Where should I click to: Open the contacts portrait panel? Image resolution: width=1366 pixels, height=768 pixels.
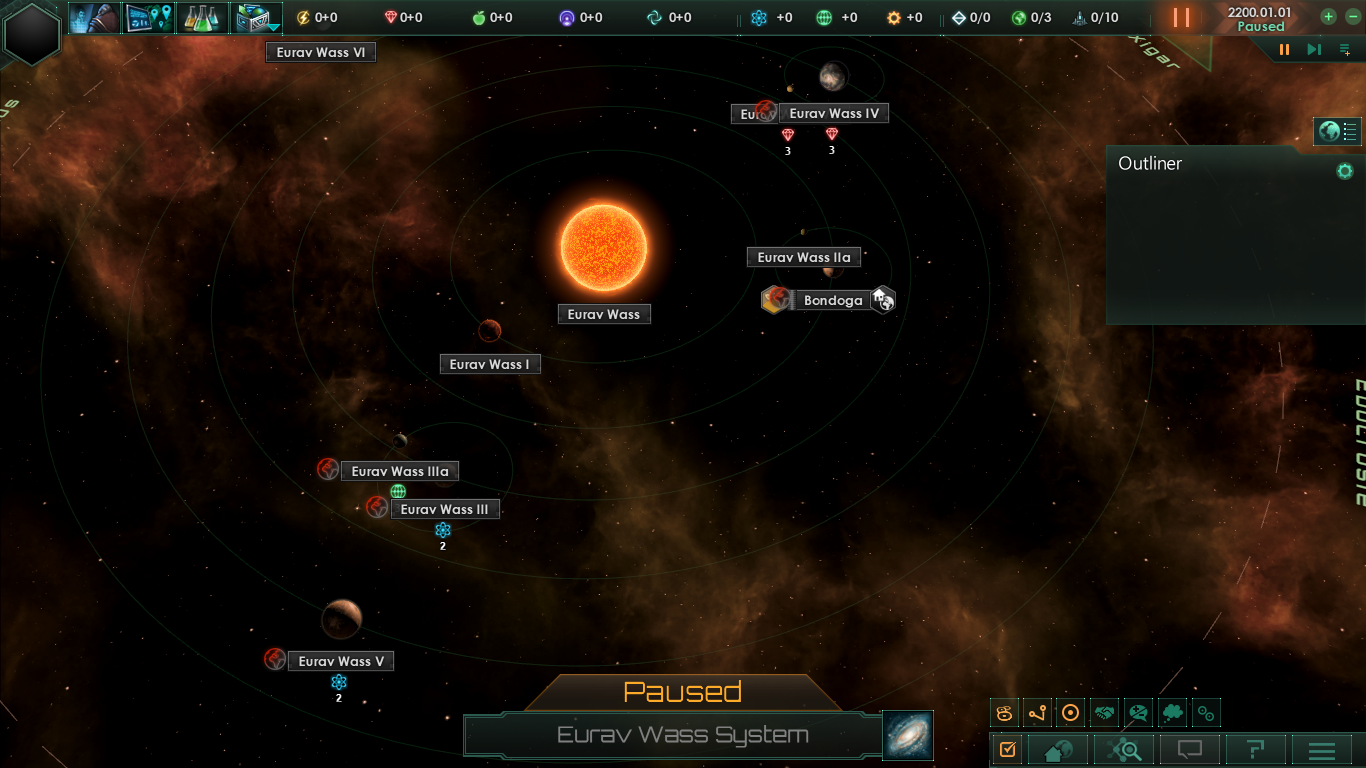point(96,18)
